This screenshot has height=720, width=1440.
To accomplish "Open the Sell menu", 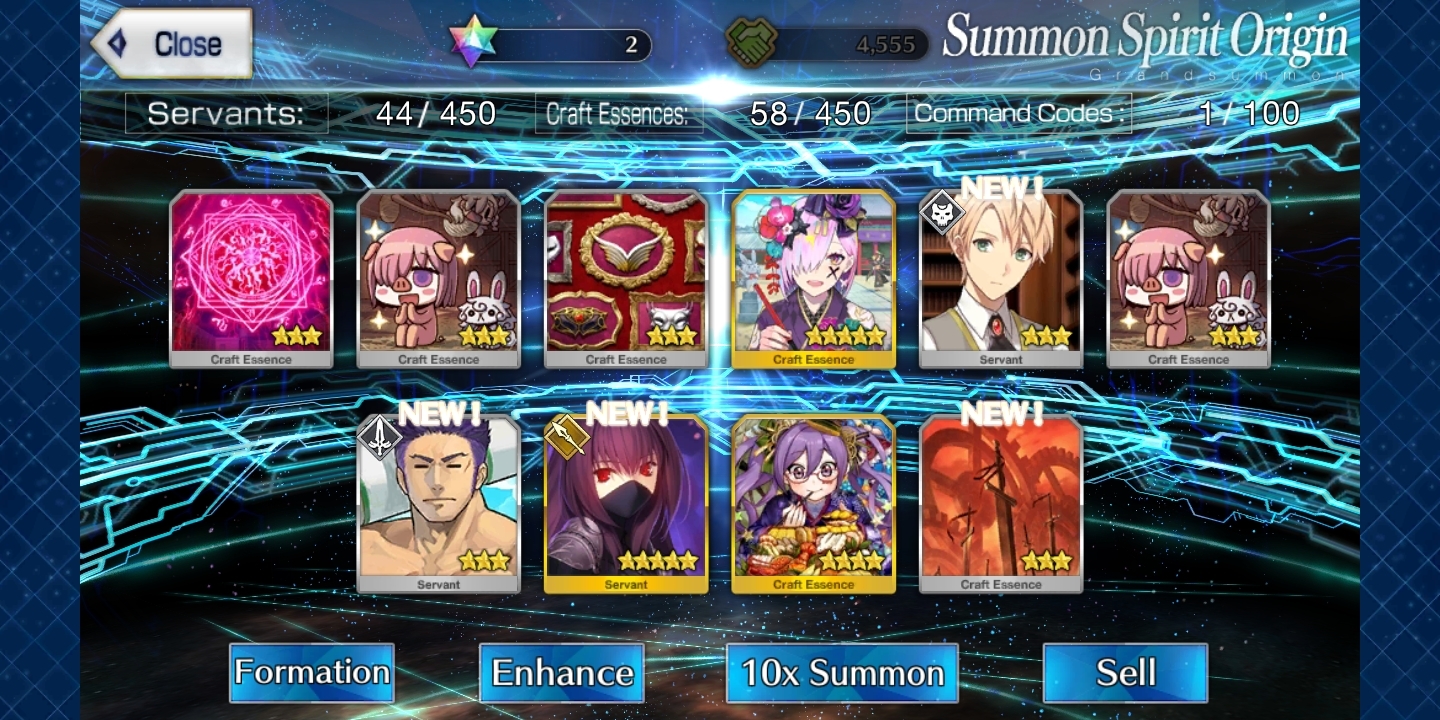I will point(1125,672).
